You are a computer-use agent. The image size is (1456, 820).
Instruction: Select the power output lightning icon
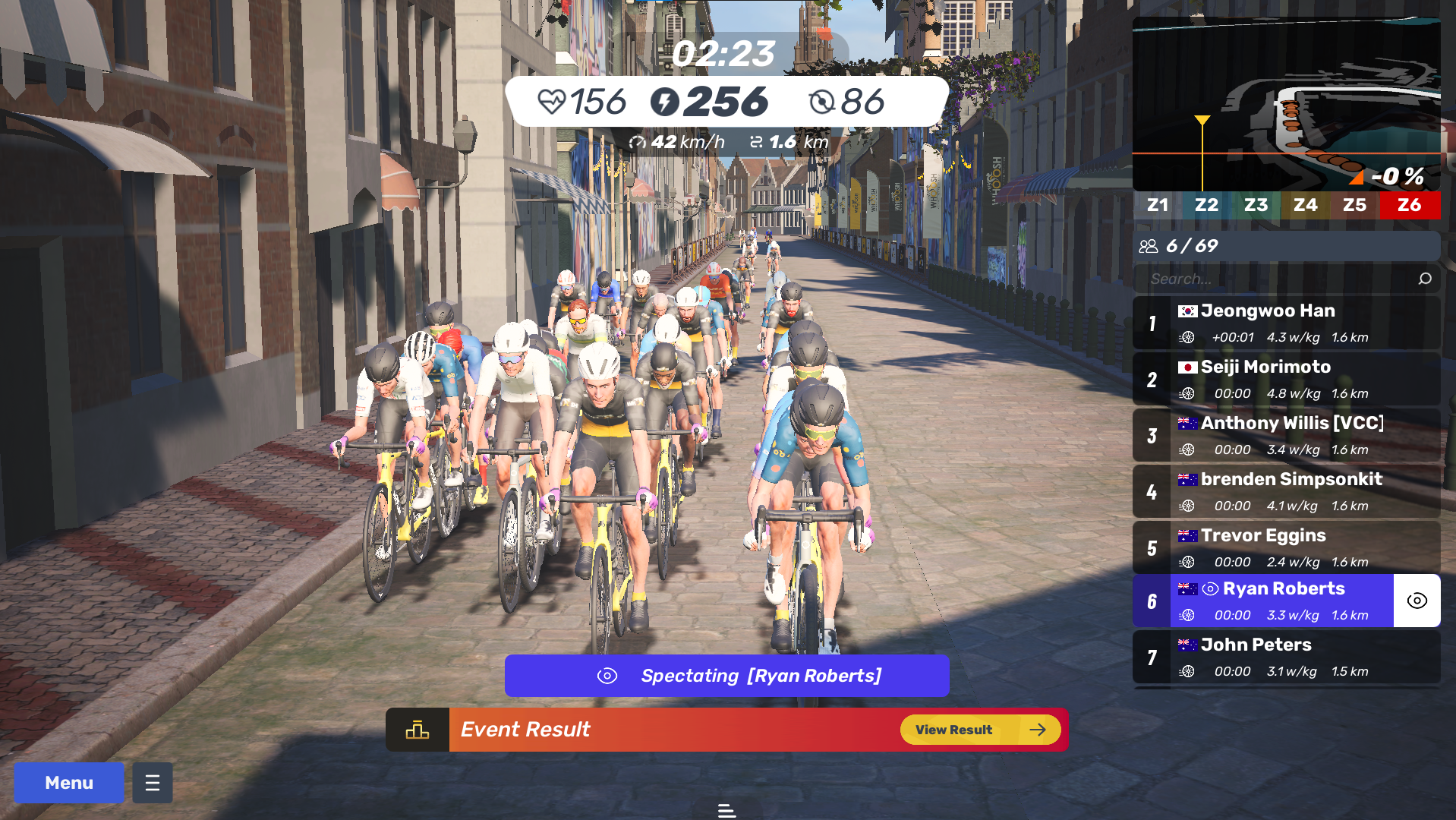click(x=666, y=101)
